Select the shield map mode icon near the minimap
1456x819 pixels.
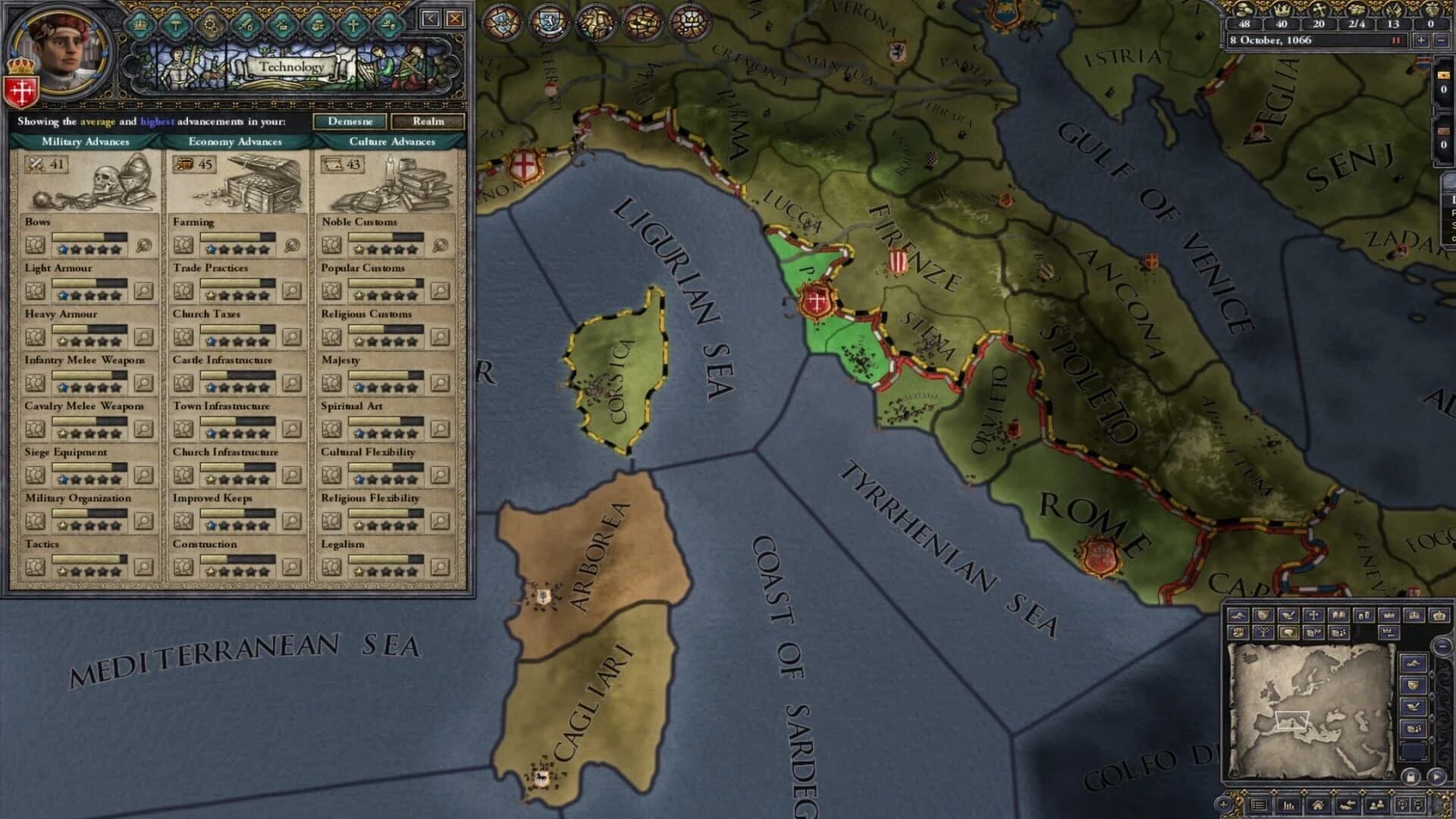point(1263,617)
